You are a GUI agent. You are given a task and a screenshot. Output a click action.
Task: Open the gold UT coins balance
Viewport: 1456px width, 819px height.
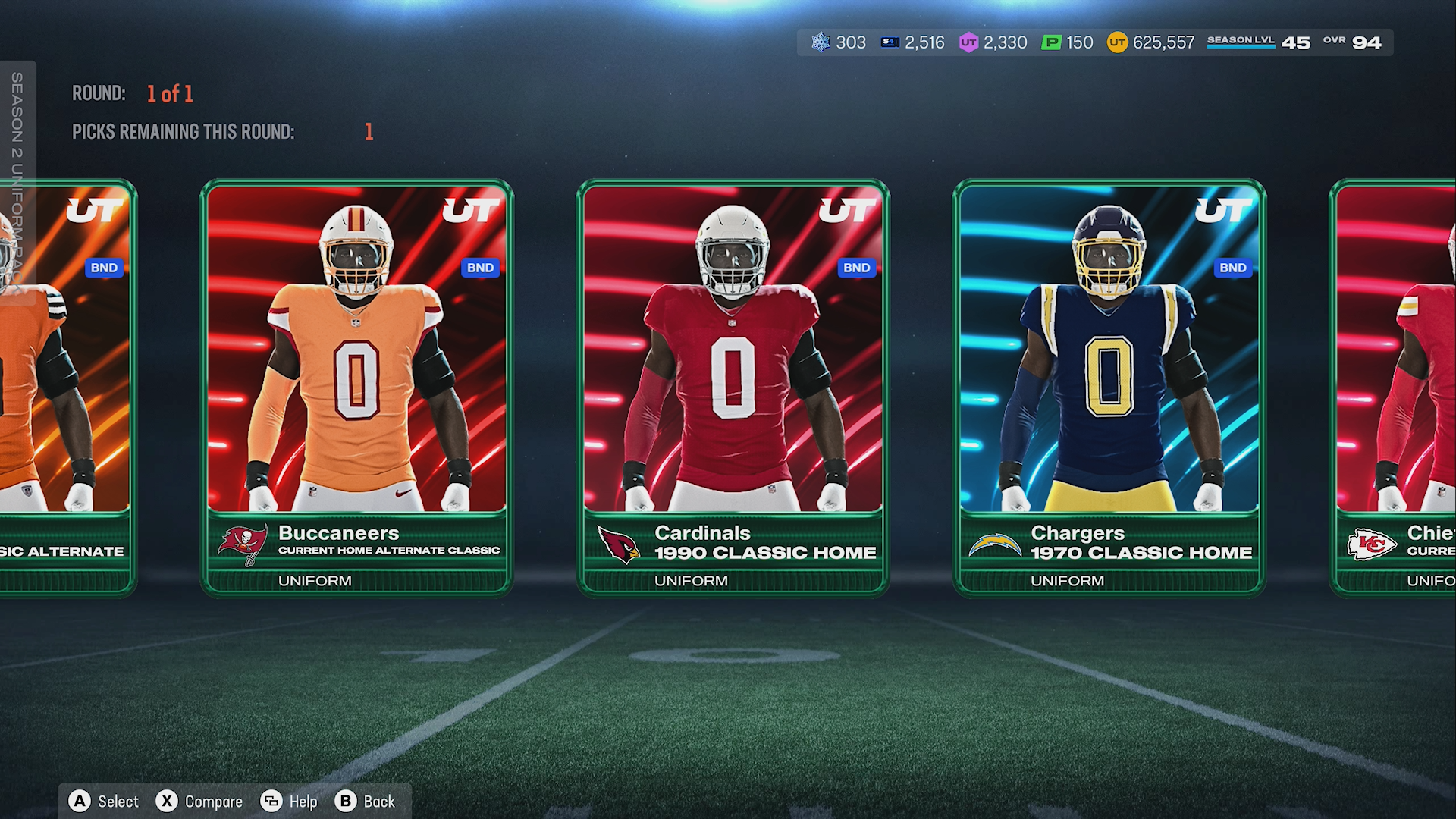(x=1150, y=42)
